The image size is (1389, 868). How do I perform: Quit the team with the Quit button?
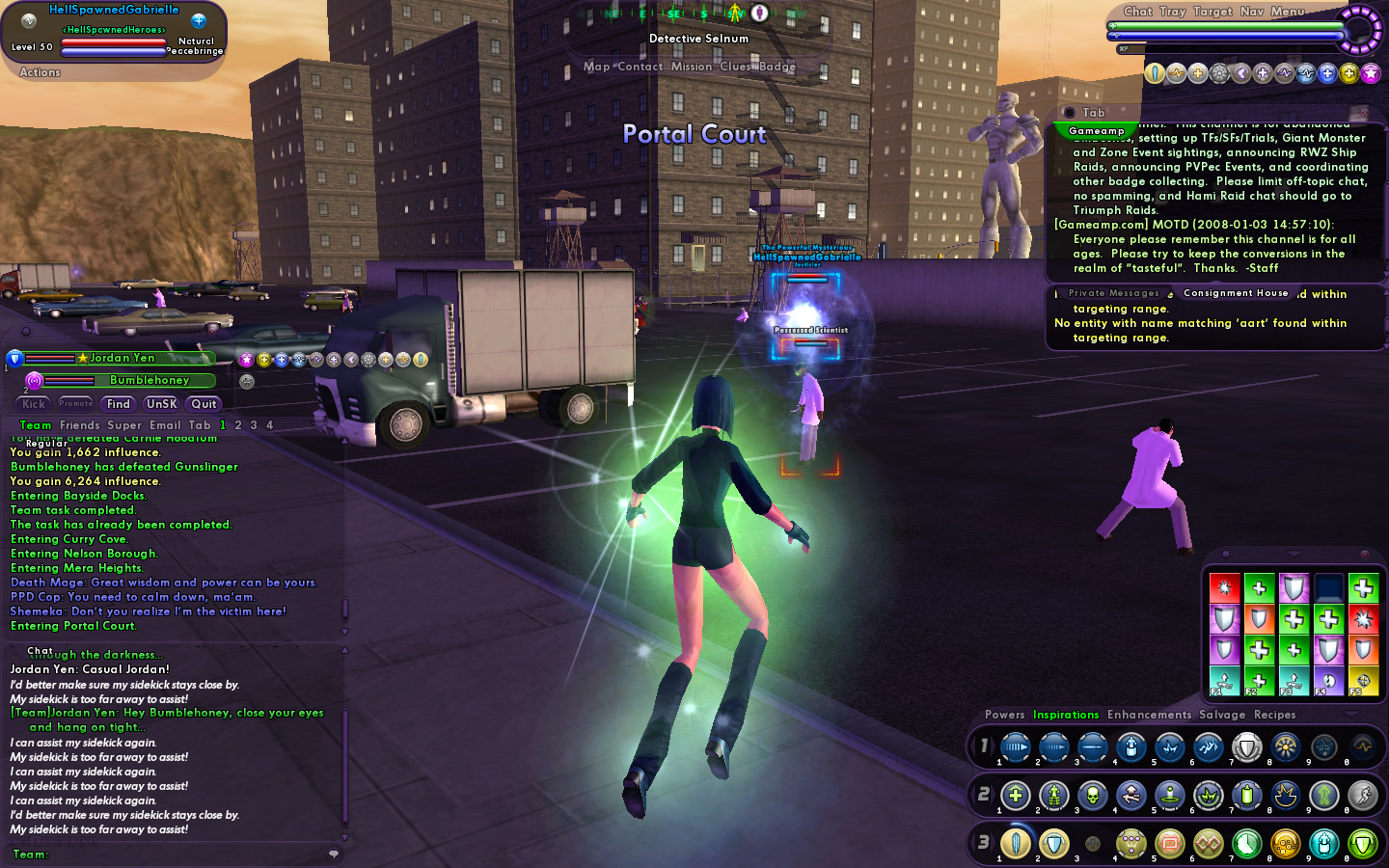click(204, 404)
